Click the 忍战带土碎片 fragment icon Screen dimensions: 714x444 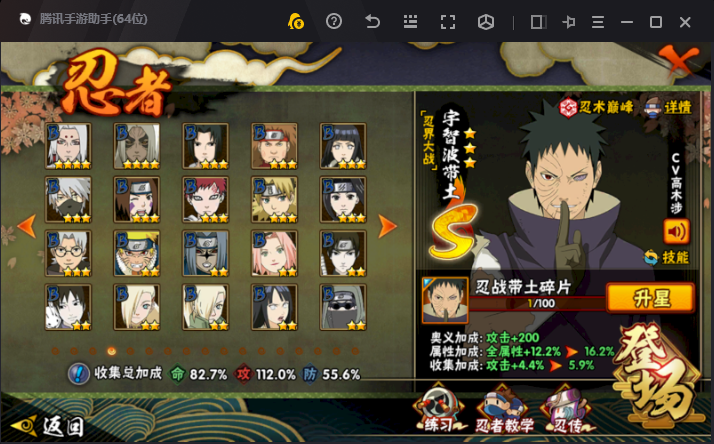coord(444,299)
